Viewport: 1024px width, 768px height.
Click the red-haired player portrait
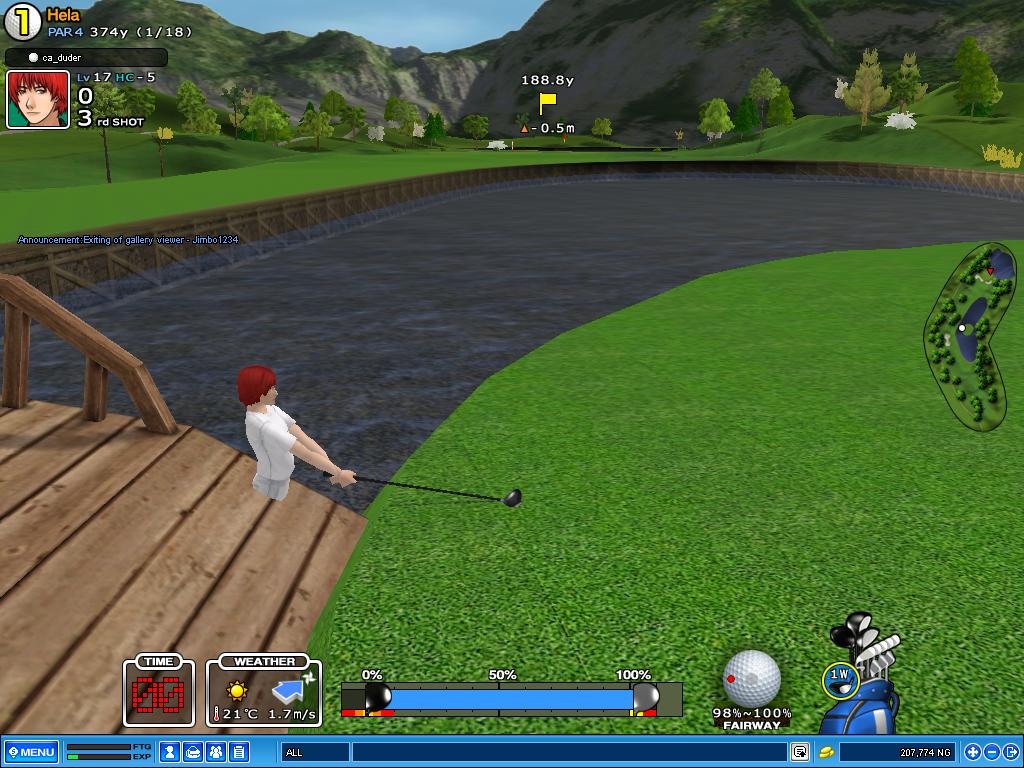click(x=38, y=99)
